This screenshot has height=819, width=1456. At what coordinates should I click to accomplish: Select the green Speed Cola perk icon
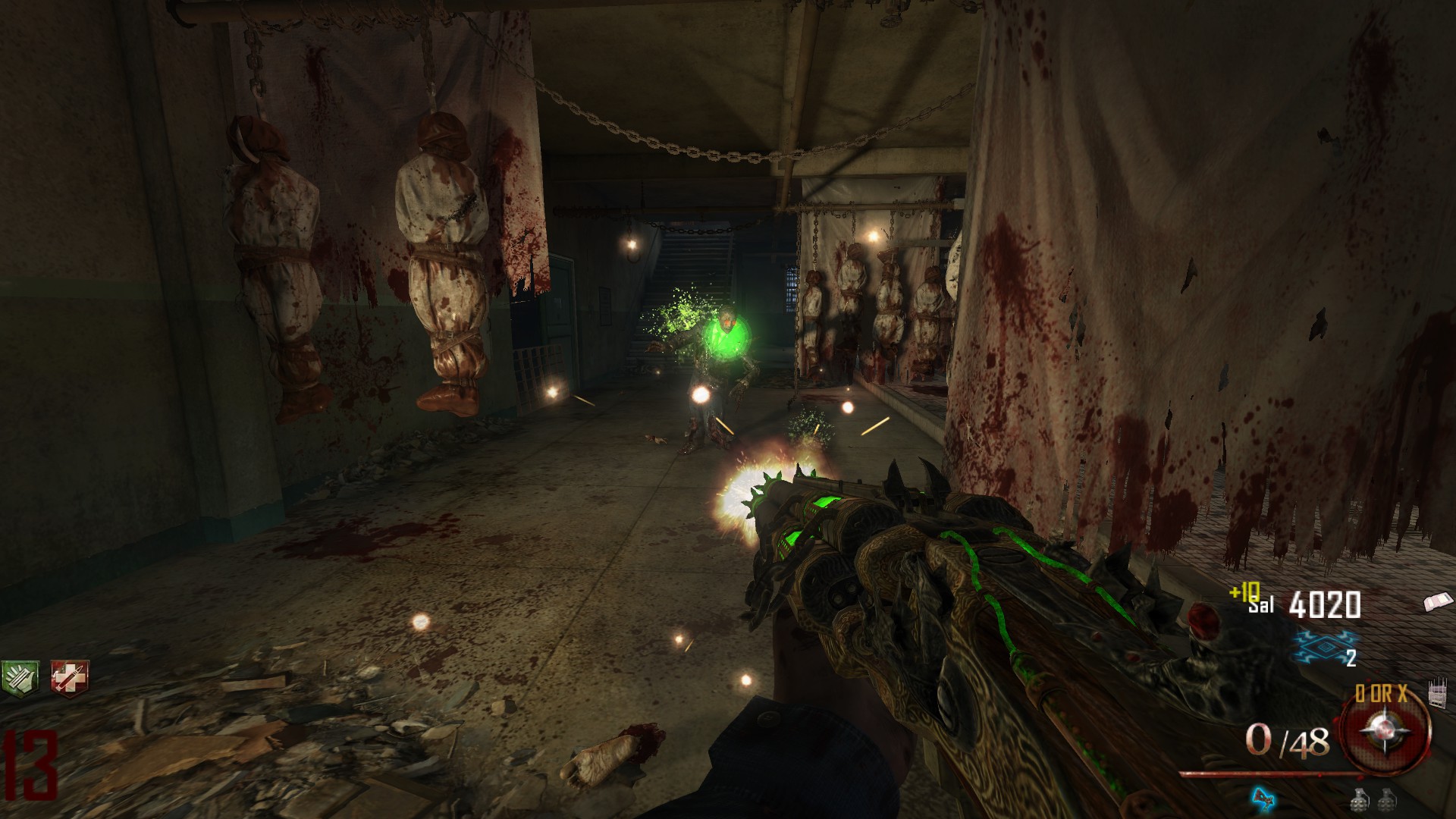click(x=17, y=676)
